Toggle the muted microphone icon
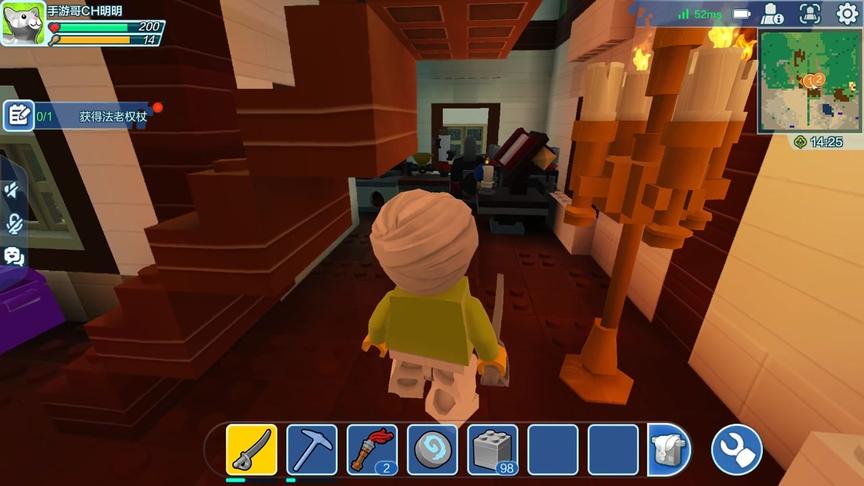864x486 pixels. pos(14,223)
